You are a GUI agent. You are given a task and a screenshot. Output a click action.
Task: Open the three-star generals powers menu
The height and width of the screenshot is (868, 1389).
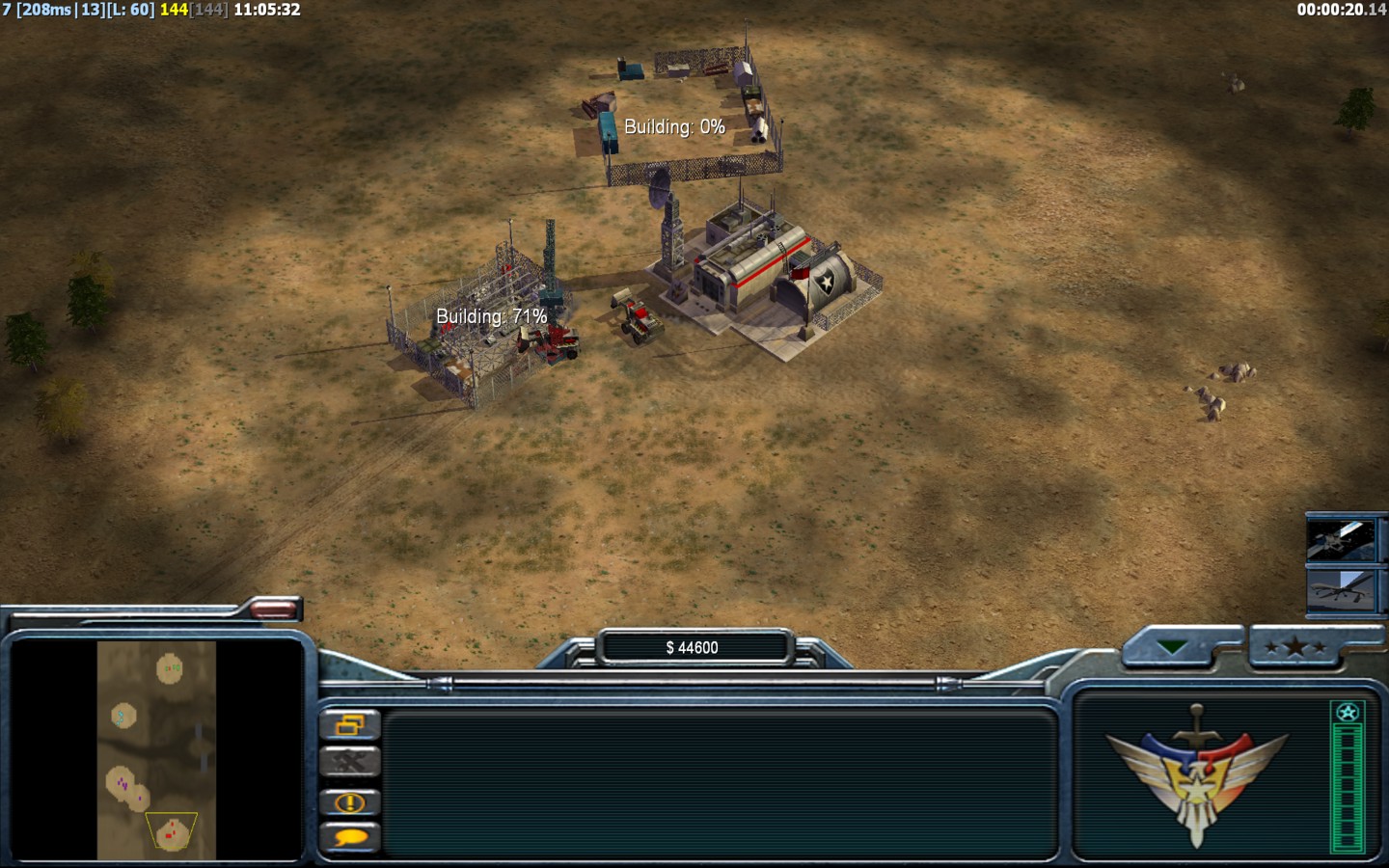1295,647
